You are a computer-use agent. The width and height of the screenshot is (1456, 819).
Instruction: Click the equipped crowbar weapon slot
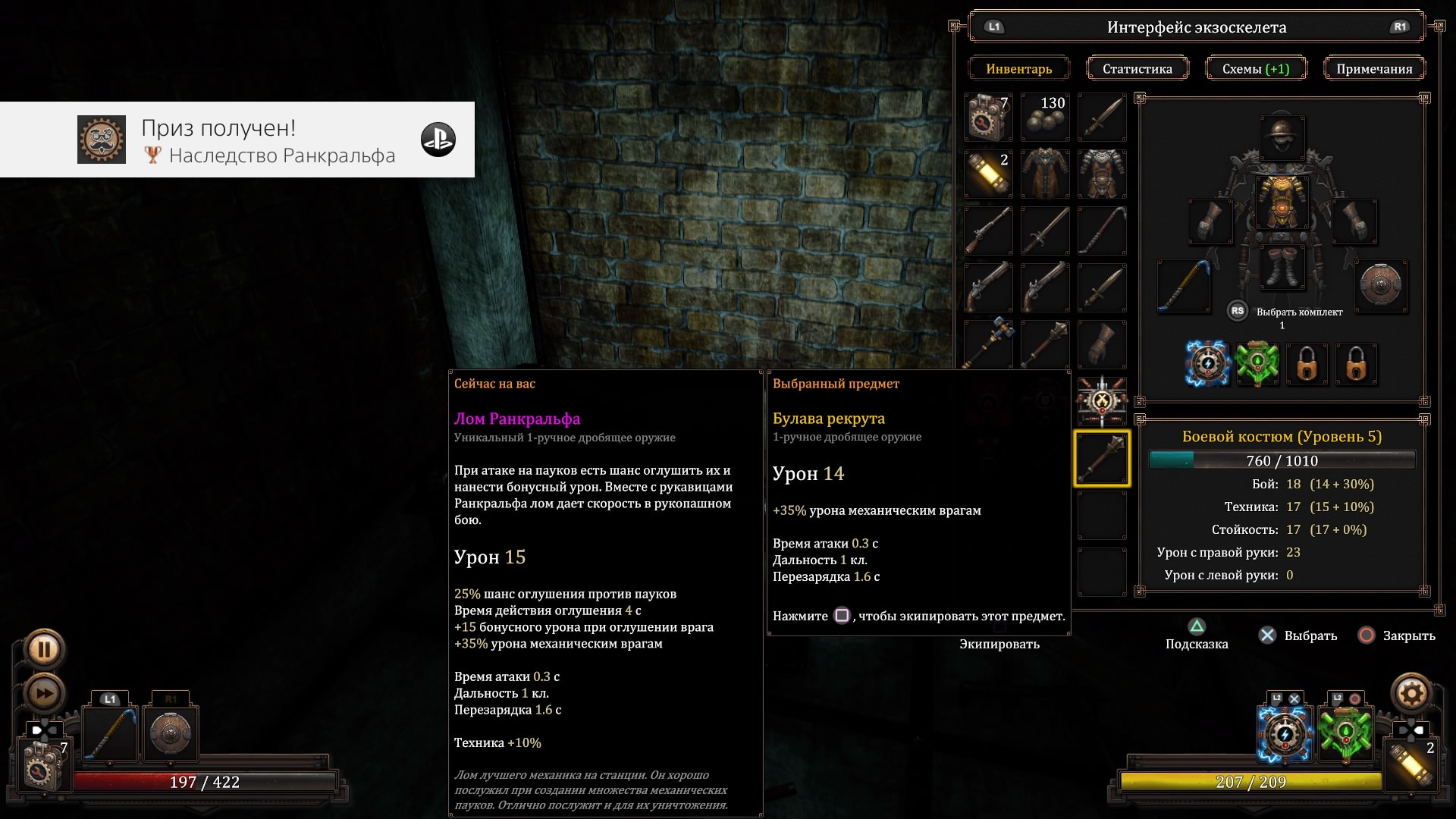[1184, 286]
